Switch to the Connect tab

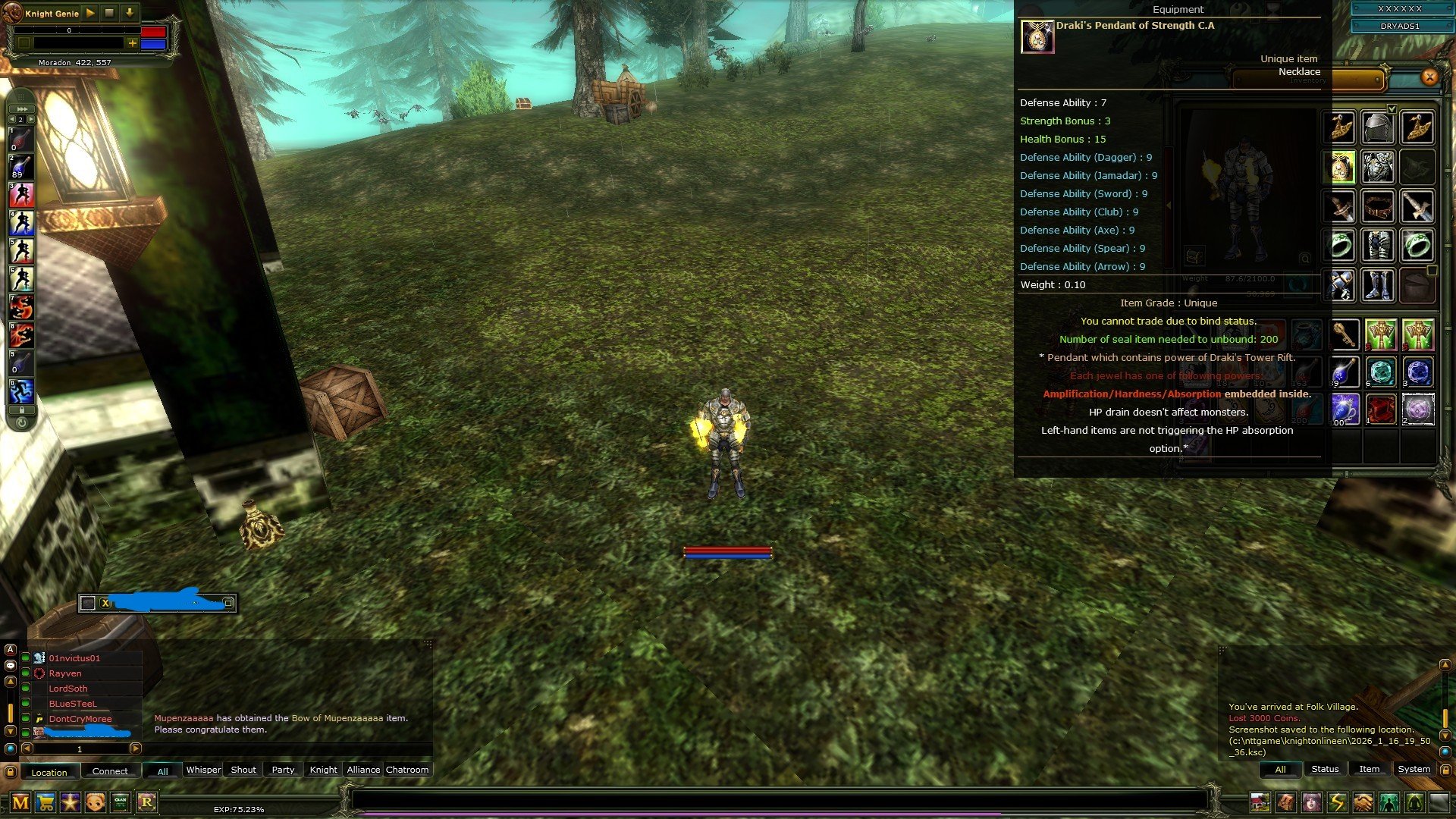110,771
